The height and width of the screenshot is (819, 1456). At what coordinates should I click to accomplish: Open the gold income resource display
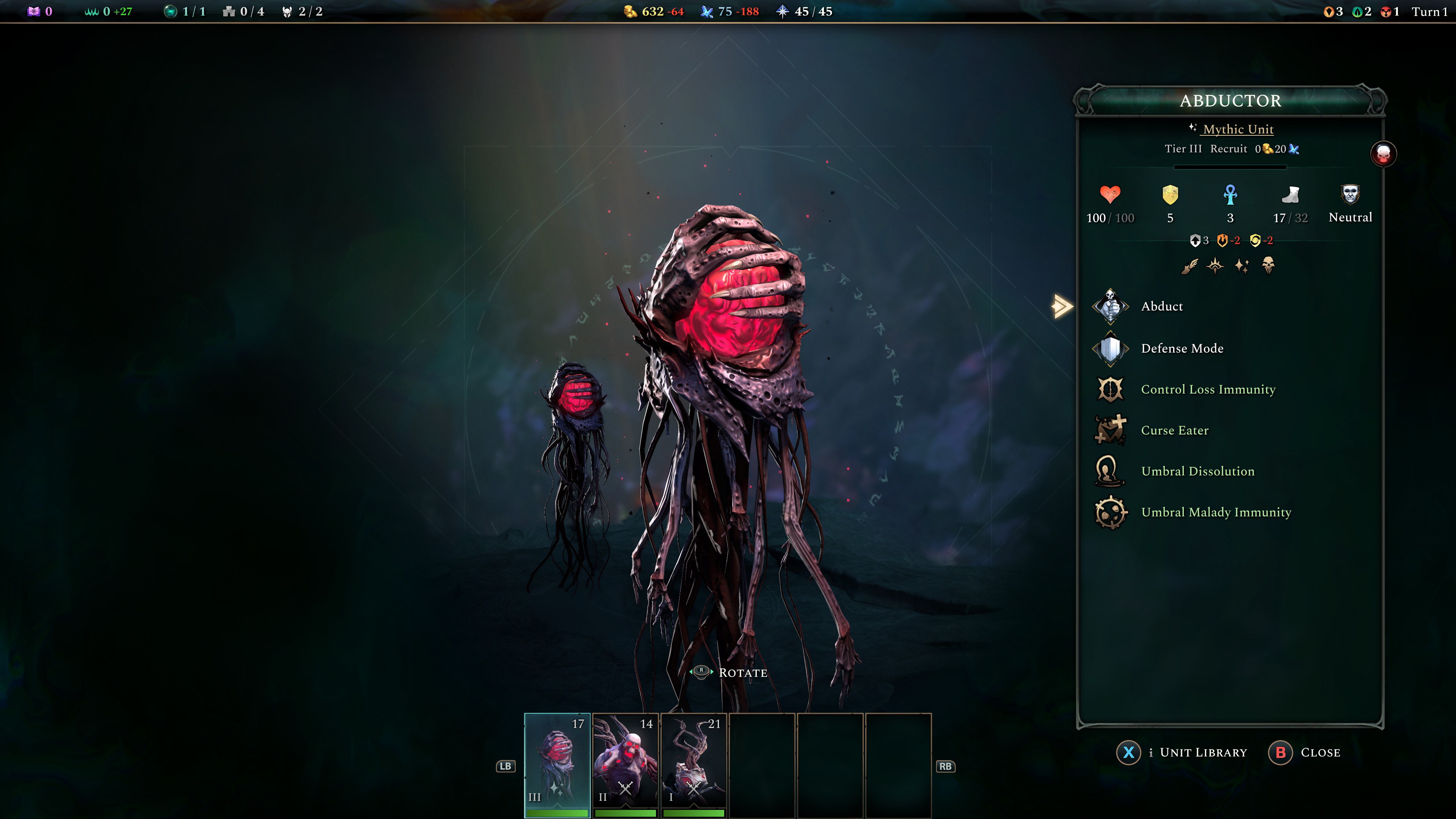(x=653, y=11)
